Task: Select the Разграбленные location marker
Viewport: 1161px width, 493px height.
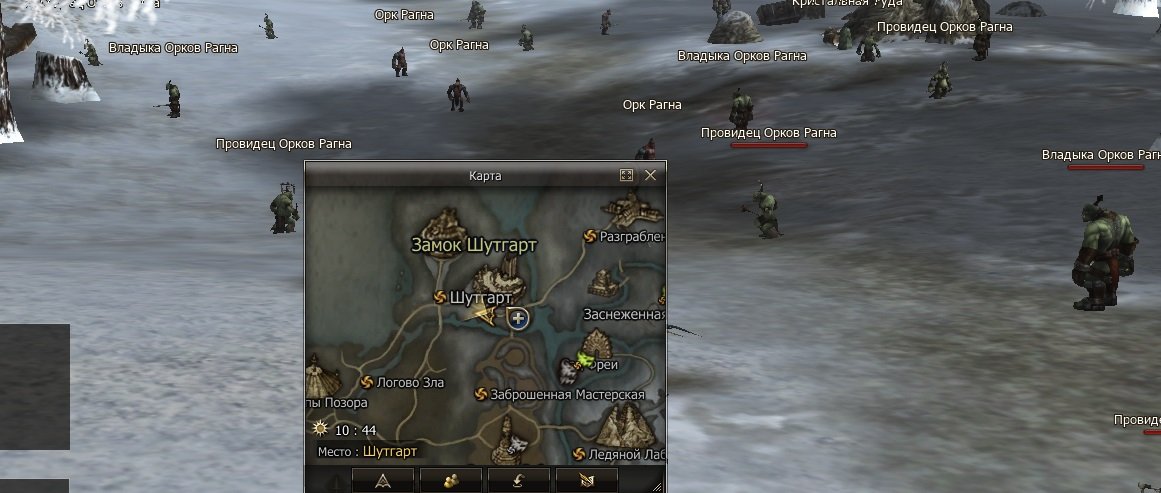Action: [x=590, y=236]
